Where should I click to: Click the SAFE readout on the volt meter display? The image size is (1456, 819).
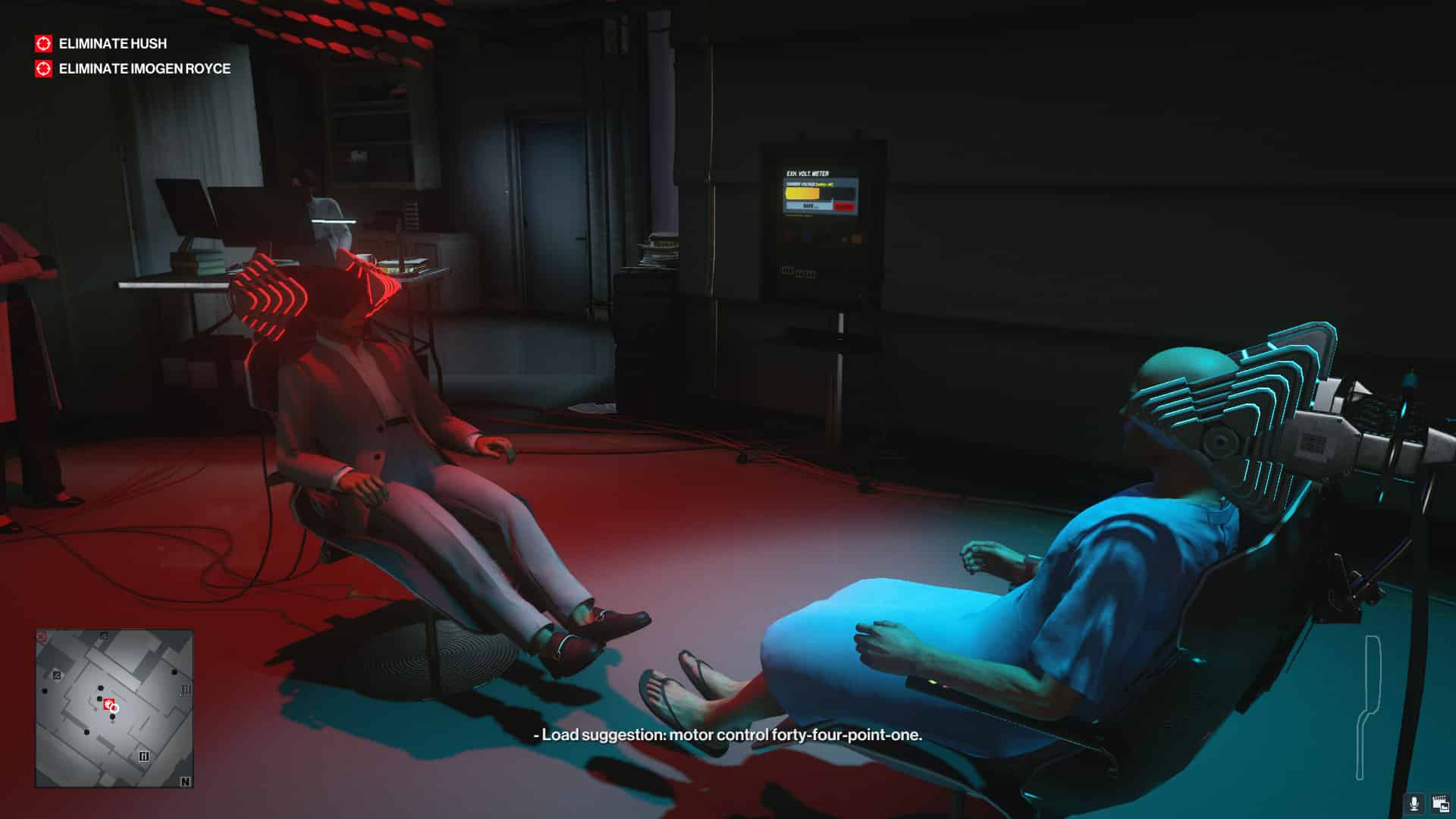[808, 205]
